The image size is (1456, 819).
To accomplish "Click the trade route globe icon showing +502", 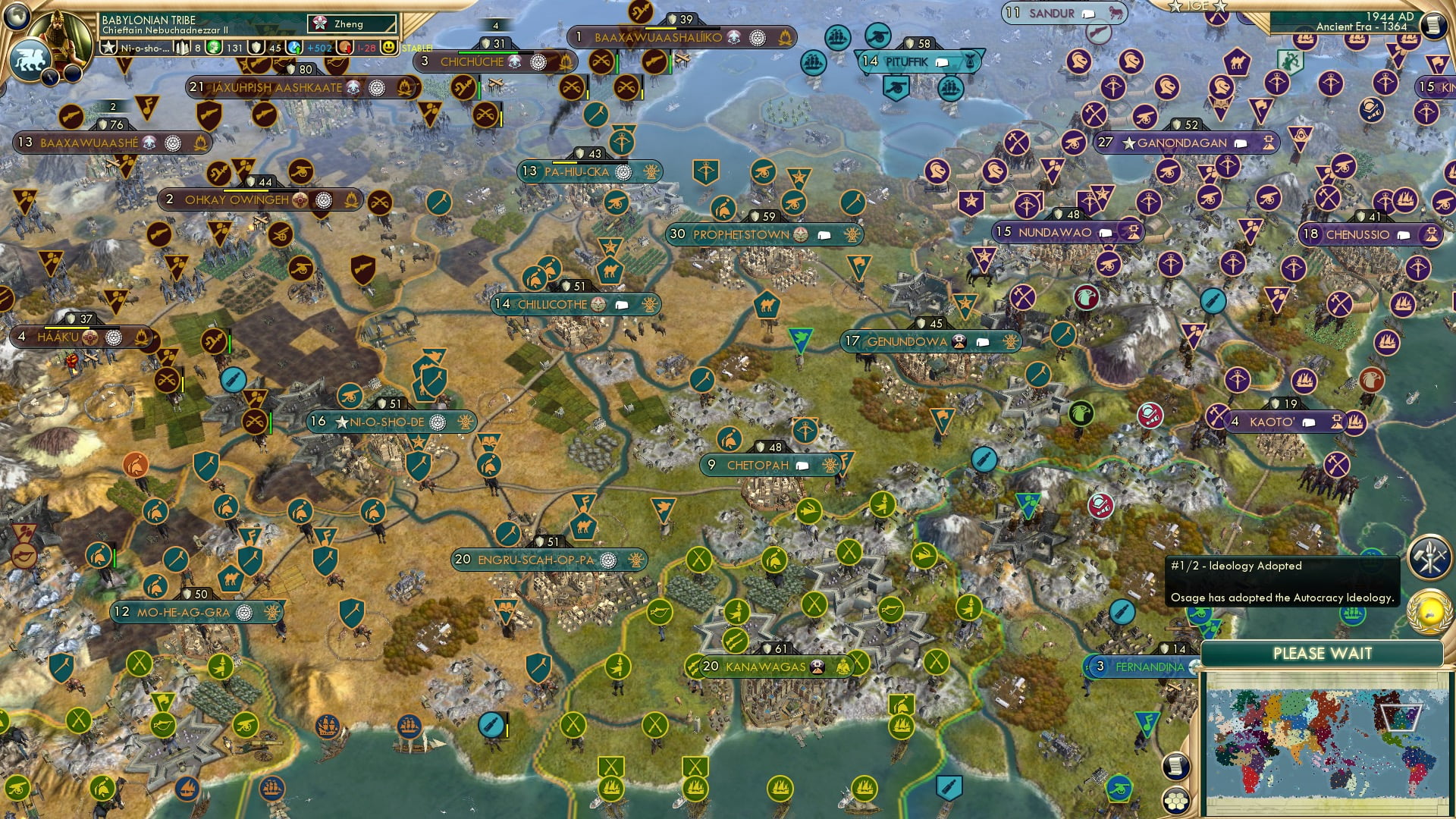I will pyautogui.click(x=293, y=48).
